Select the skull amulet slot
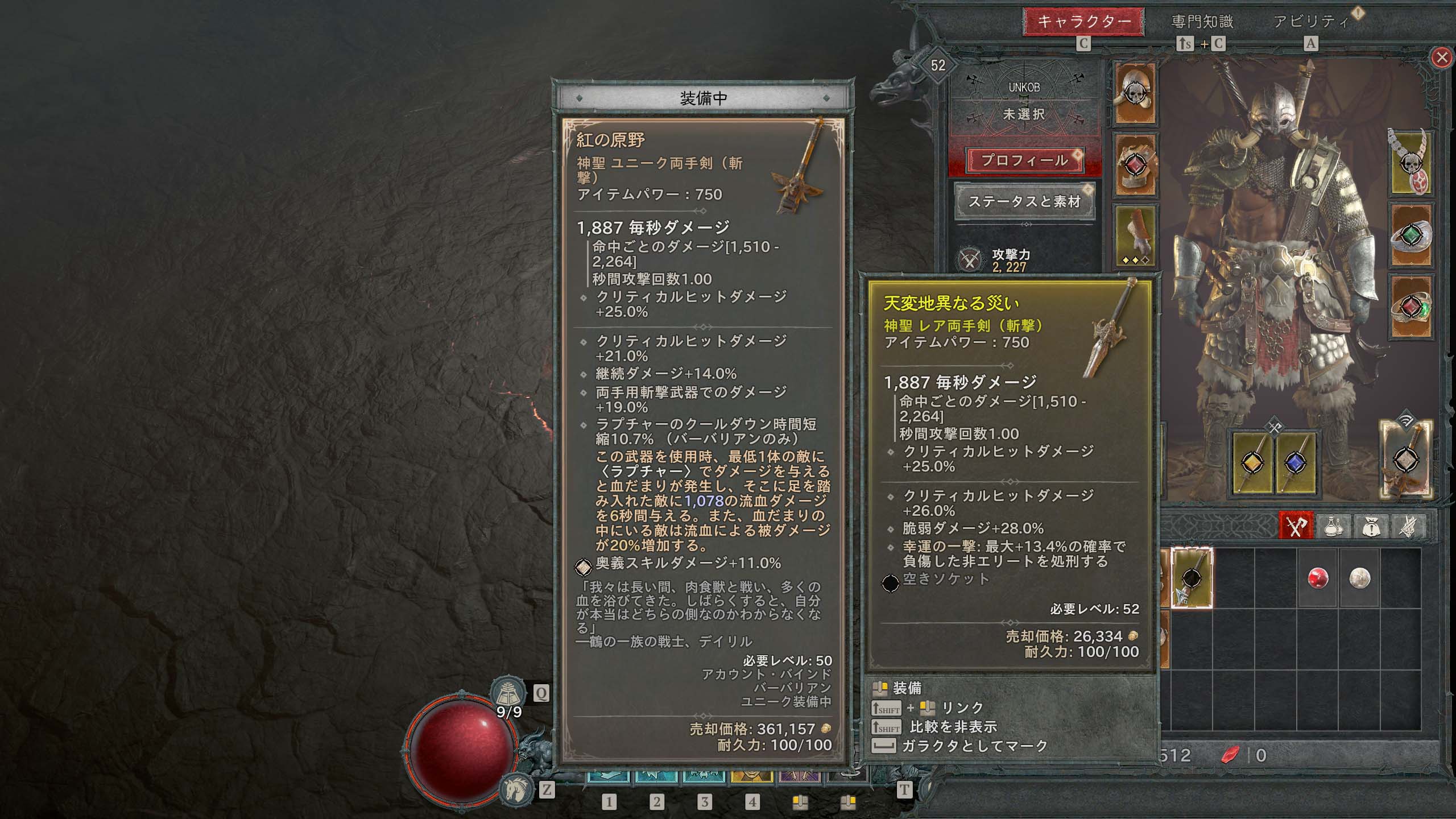 (x=1410, y=164)
